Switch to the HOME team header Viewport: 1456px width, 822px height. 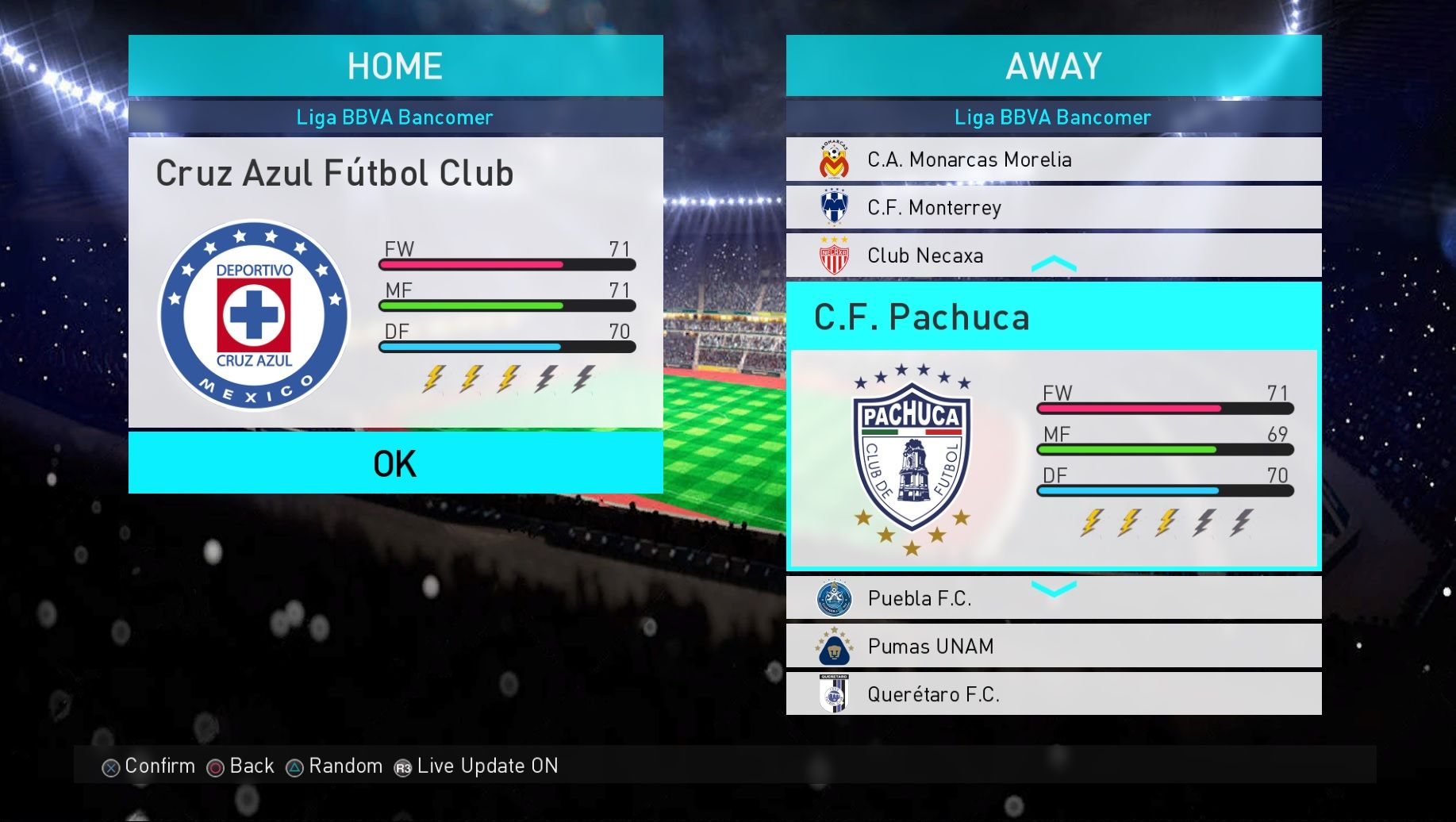pos(395,66)
